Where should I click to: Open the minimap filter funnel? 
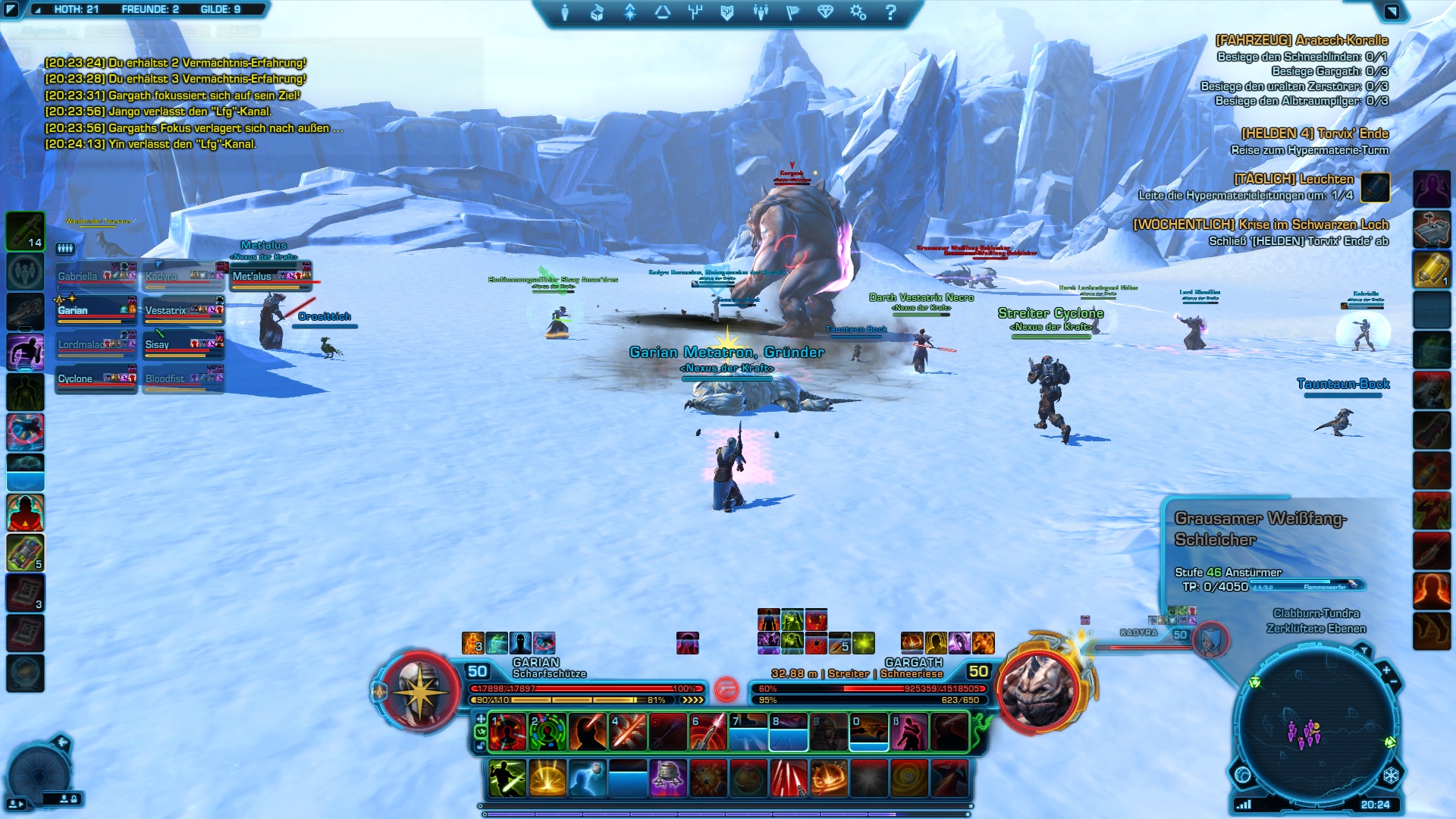pos(1364,651)
